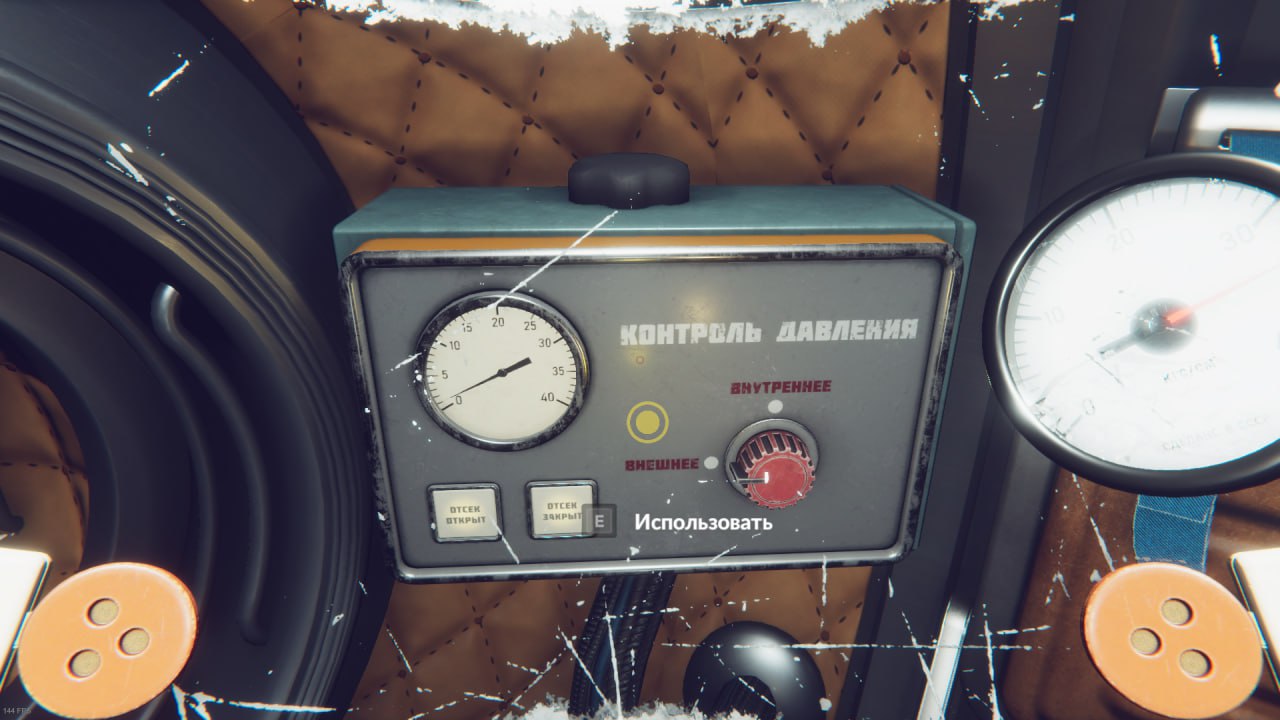Click the E key indicator
This screenshot has height=720, width=1280.
click(597, 522)
